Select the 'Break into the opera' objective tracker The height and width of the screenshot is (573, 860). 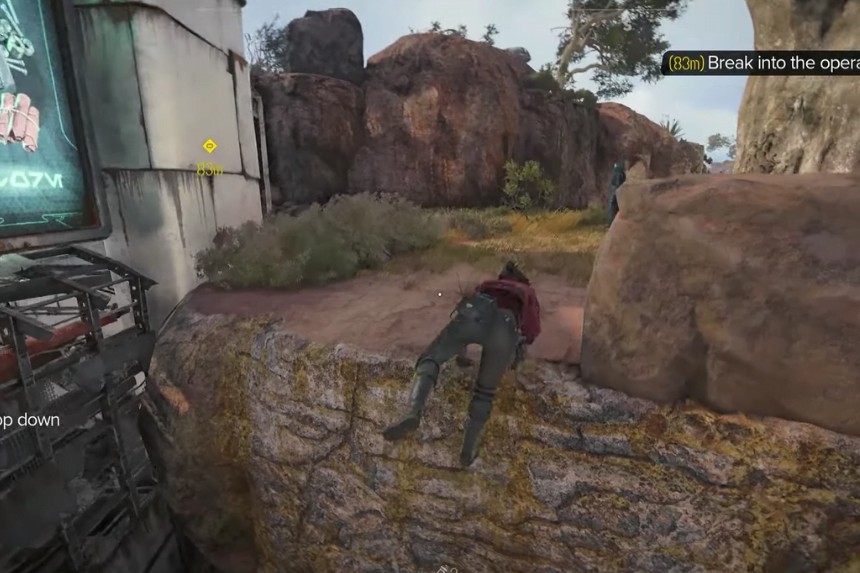(762, 63)
